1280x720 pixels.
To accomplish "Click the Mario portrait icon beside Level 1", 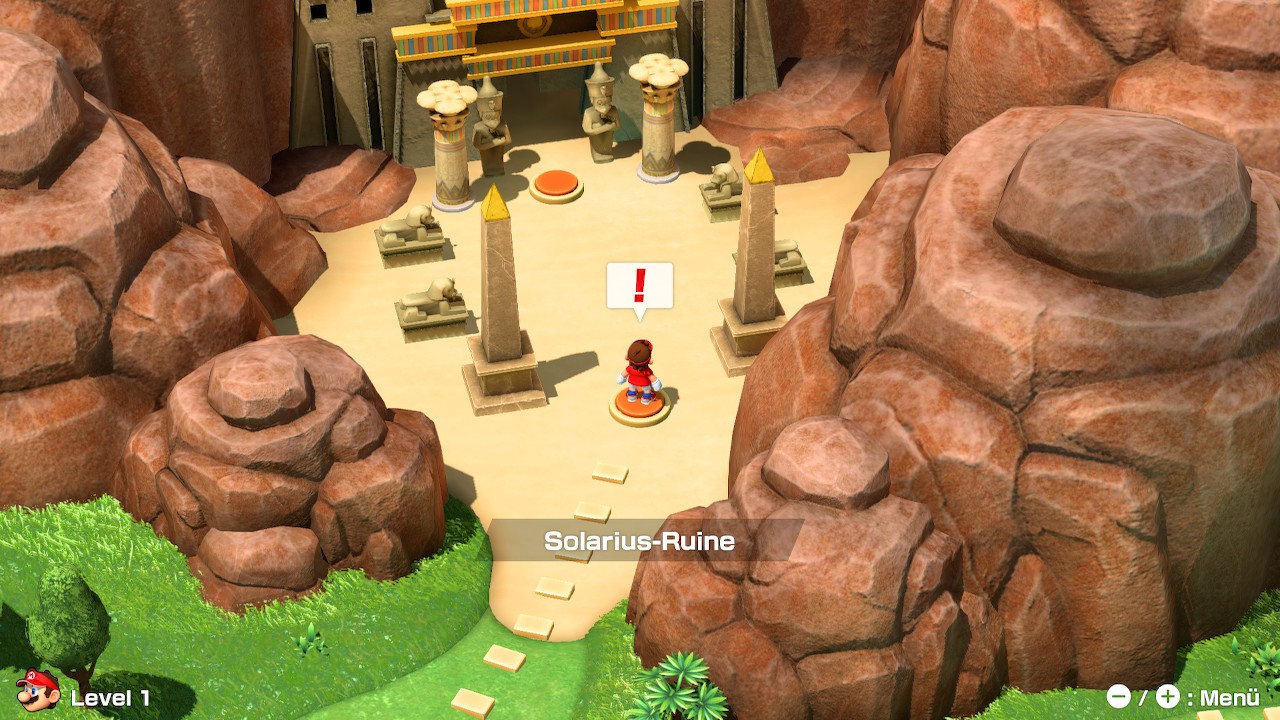I will (x=36, y=690).
